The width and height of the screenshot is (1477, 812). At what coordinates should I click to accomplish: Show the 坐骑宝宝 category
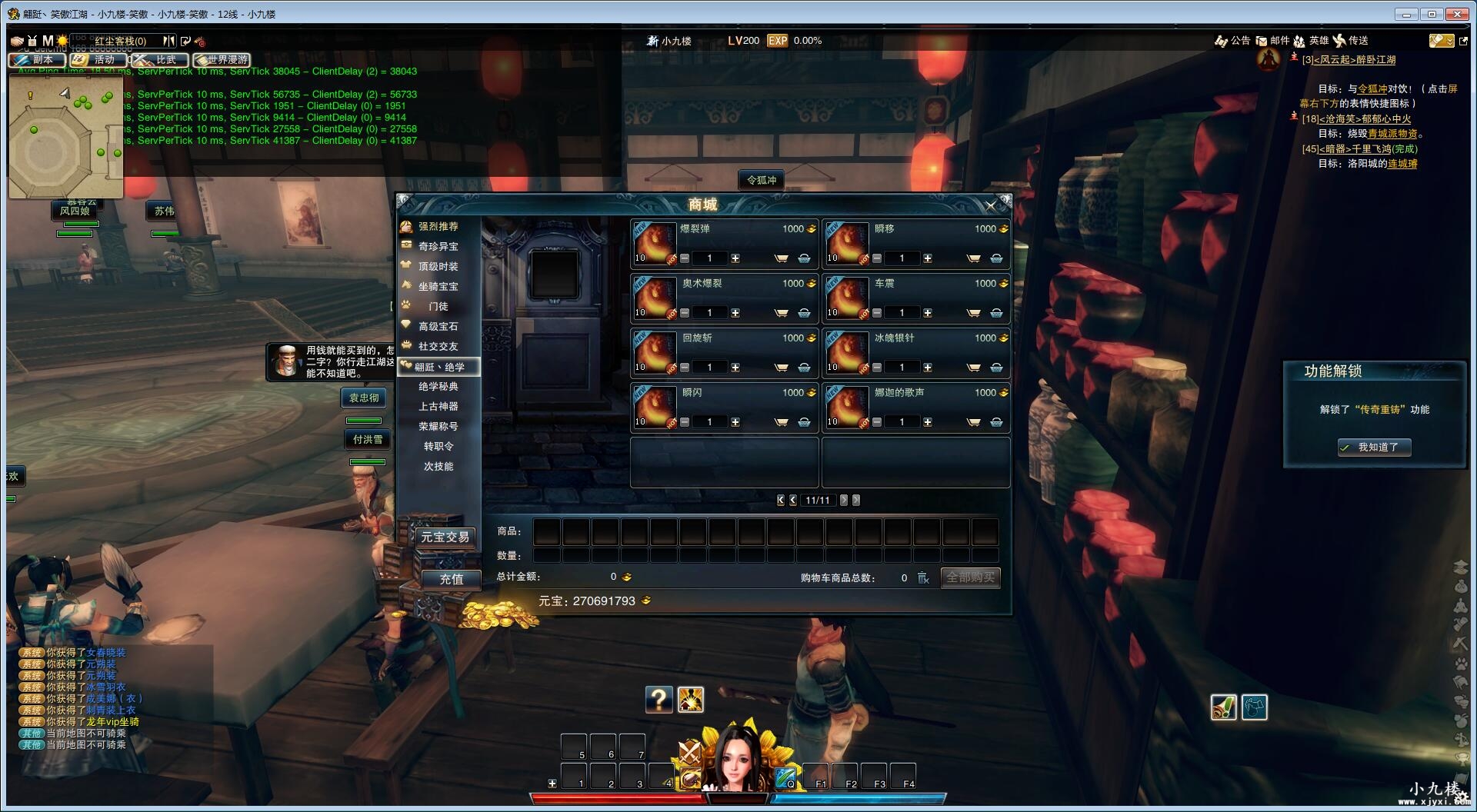[438, 287]
